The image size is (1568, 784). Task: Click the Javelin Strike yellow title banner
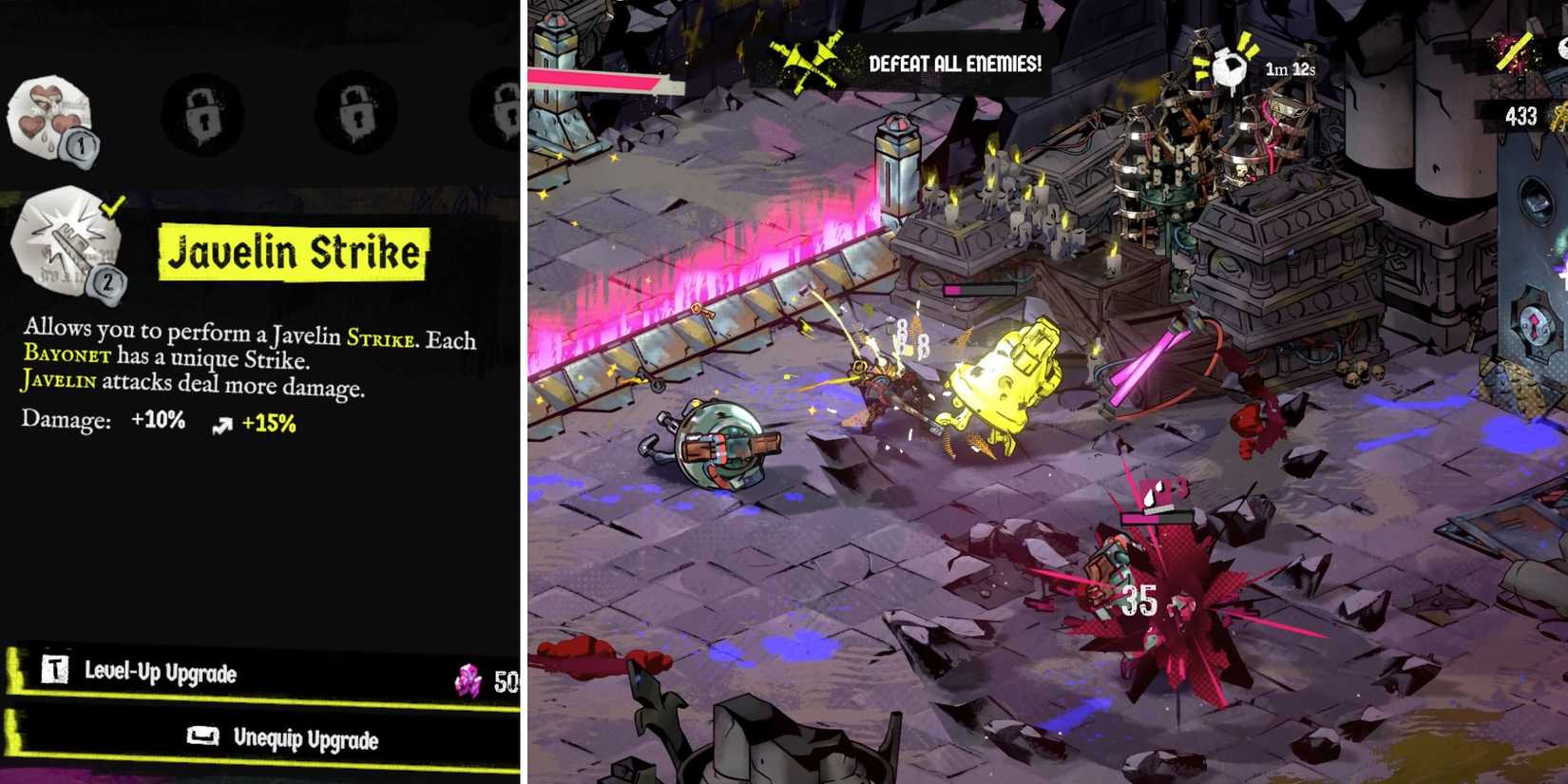click(292, 252)
